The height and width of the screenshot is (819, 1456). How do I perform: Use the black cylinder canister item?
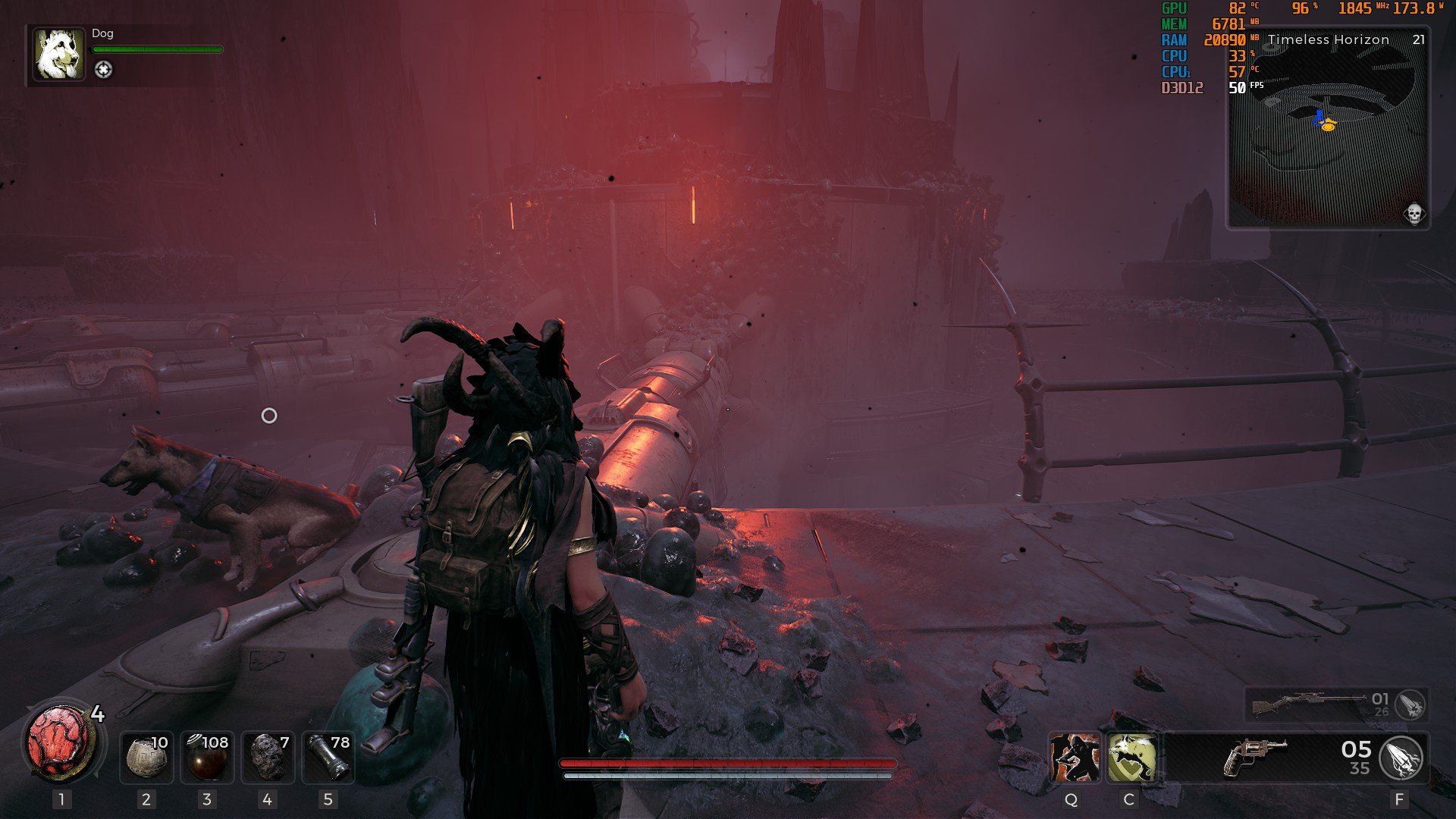[328, 757]
